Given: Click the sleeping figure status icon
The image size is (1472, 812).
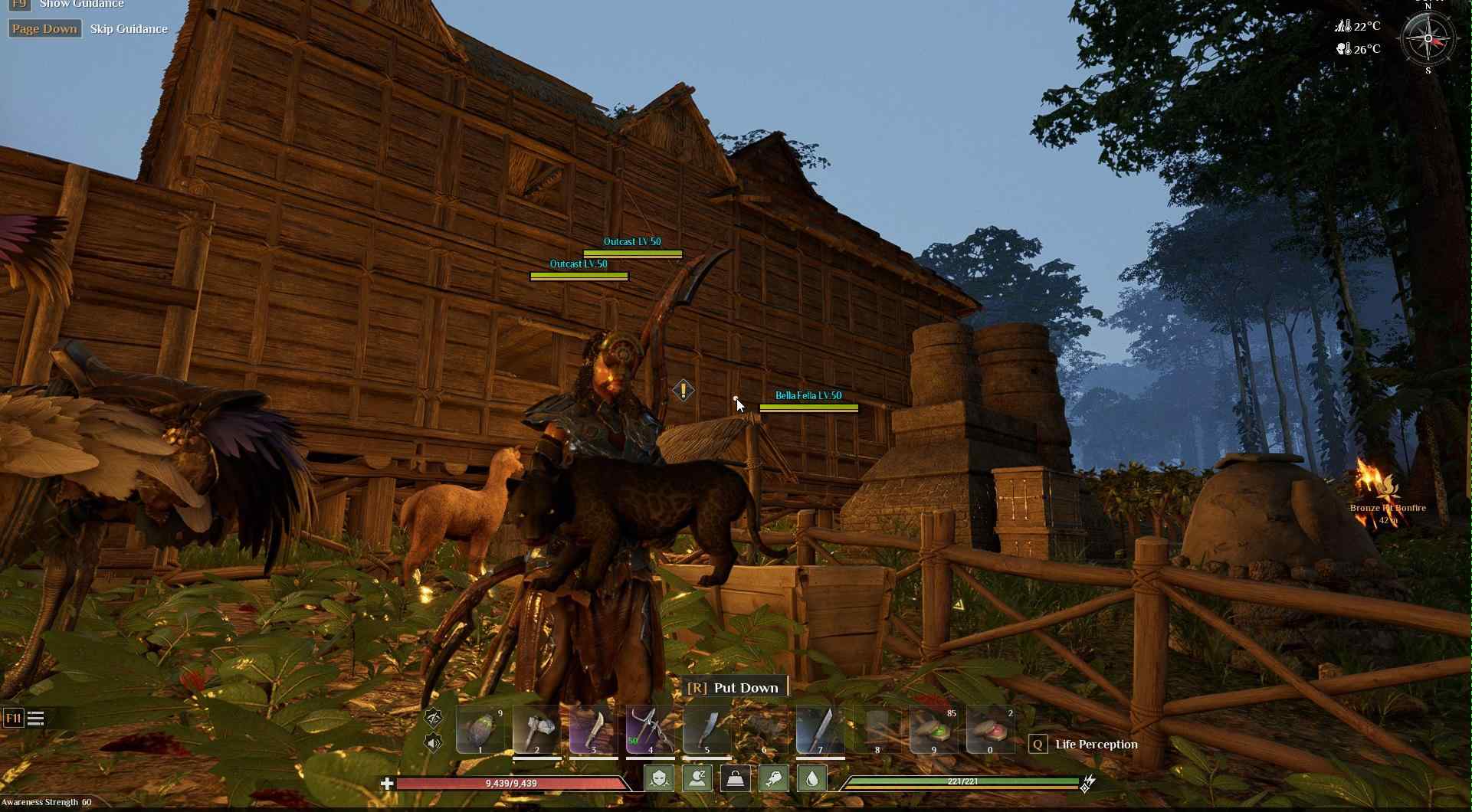Looking at the screenshot, I should pos(697,778).
